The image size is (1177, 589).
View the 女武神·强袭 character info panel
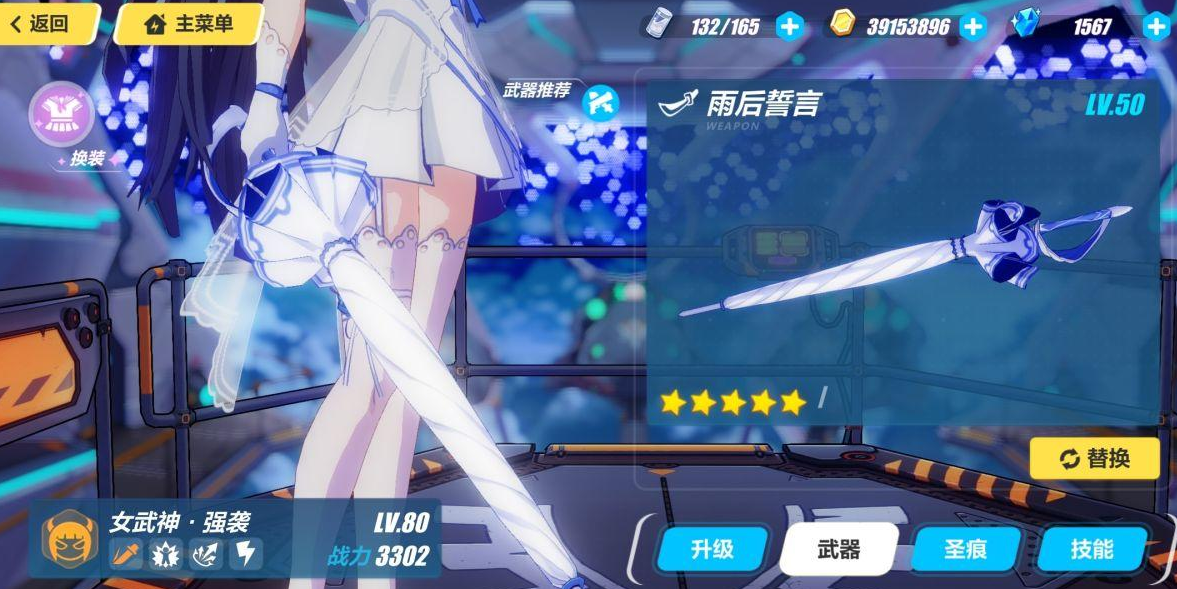pyautogui.click(x=235, y=538)
